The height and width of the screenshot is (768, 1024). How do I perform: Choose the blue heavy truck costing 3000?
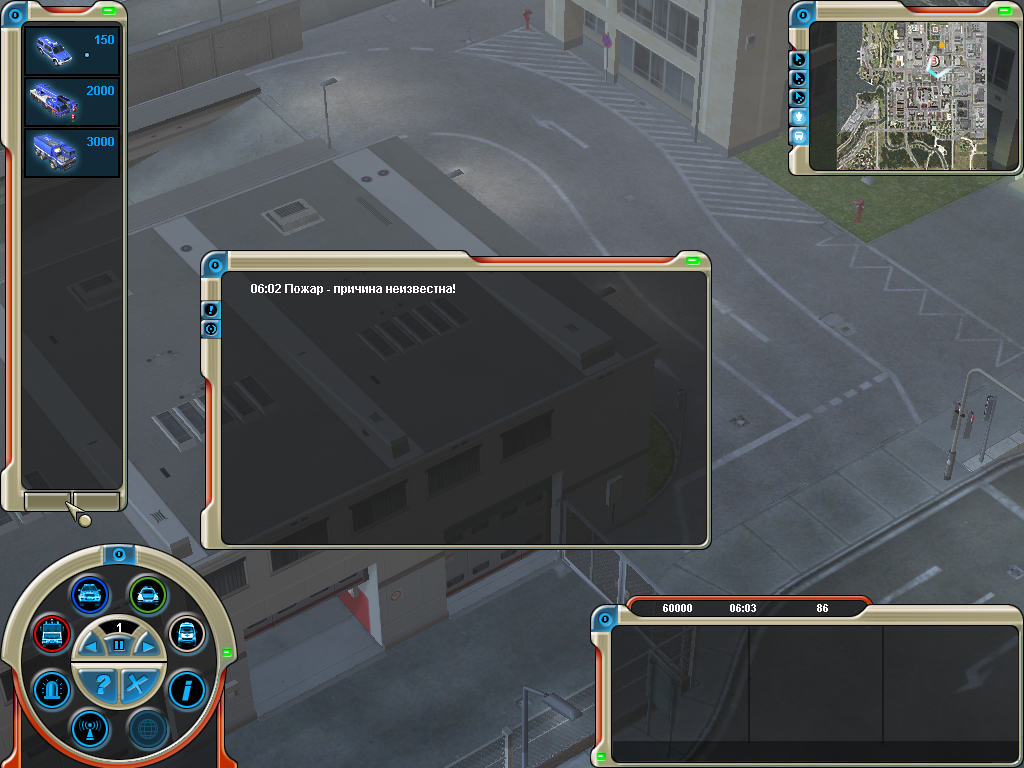click(71, 152)
